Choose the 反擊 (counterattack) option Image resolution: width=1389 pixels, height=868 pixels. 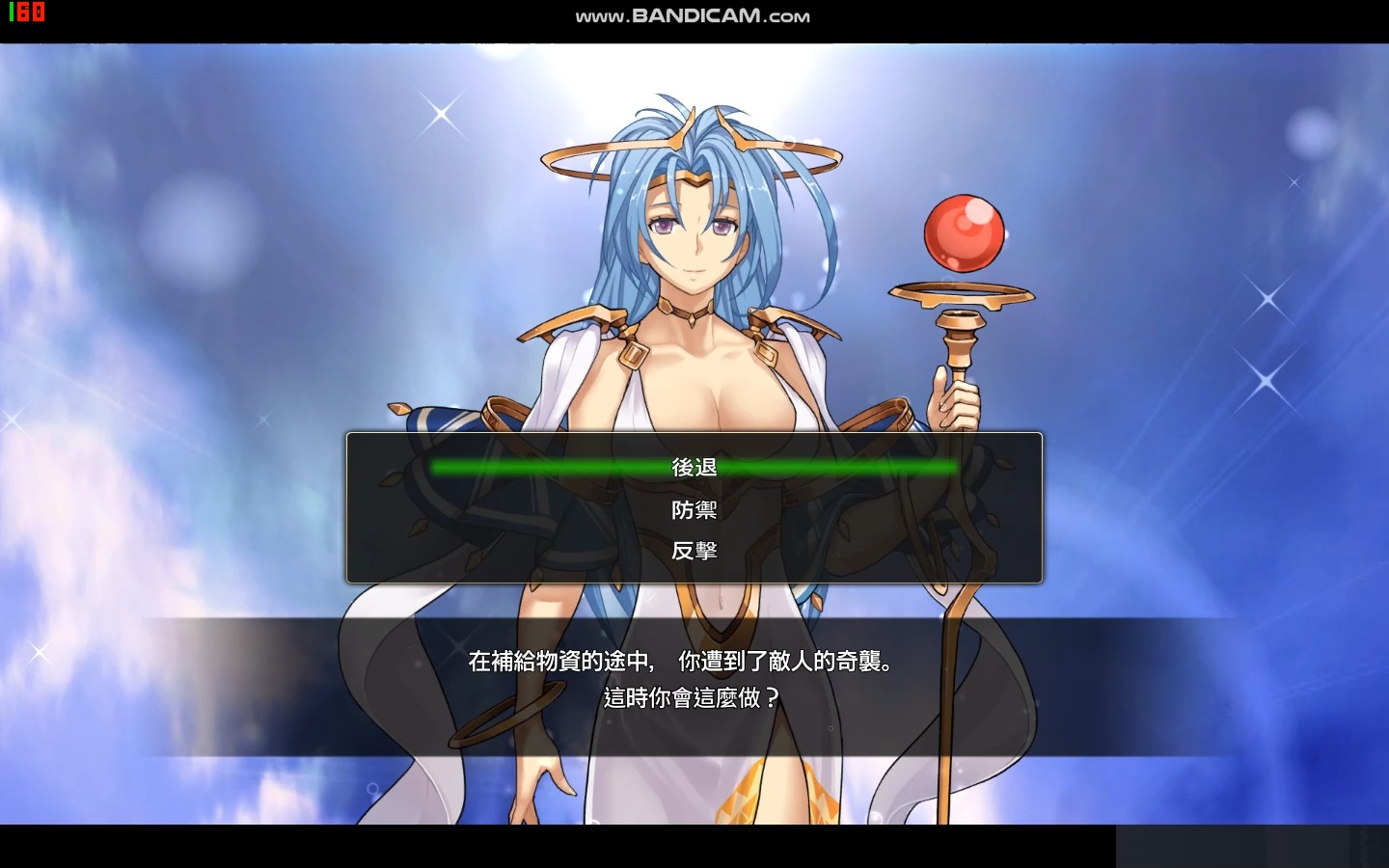pos(694,550)
